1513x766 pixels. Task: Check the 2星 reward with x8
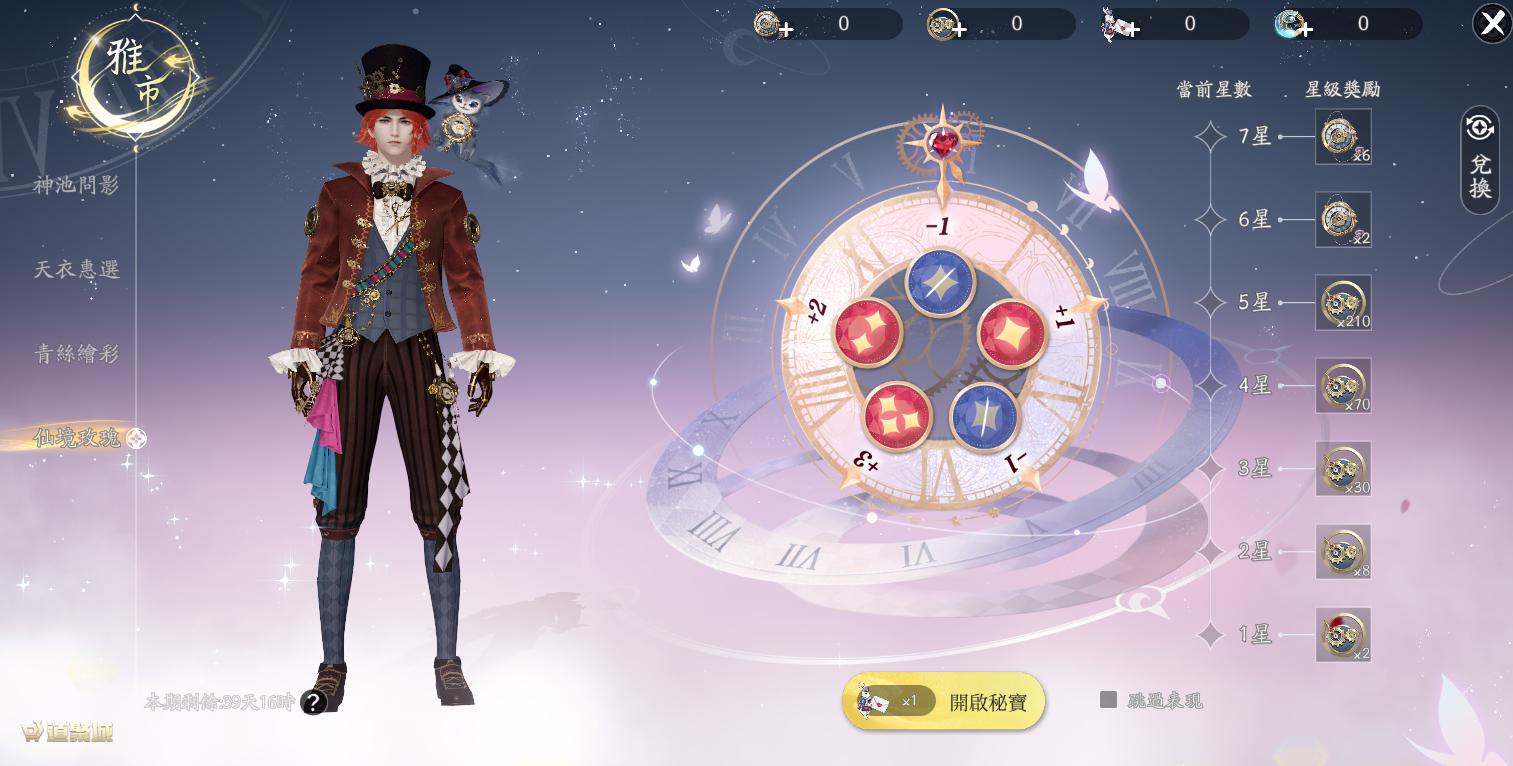click(1343, 552)
